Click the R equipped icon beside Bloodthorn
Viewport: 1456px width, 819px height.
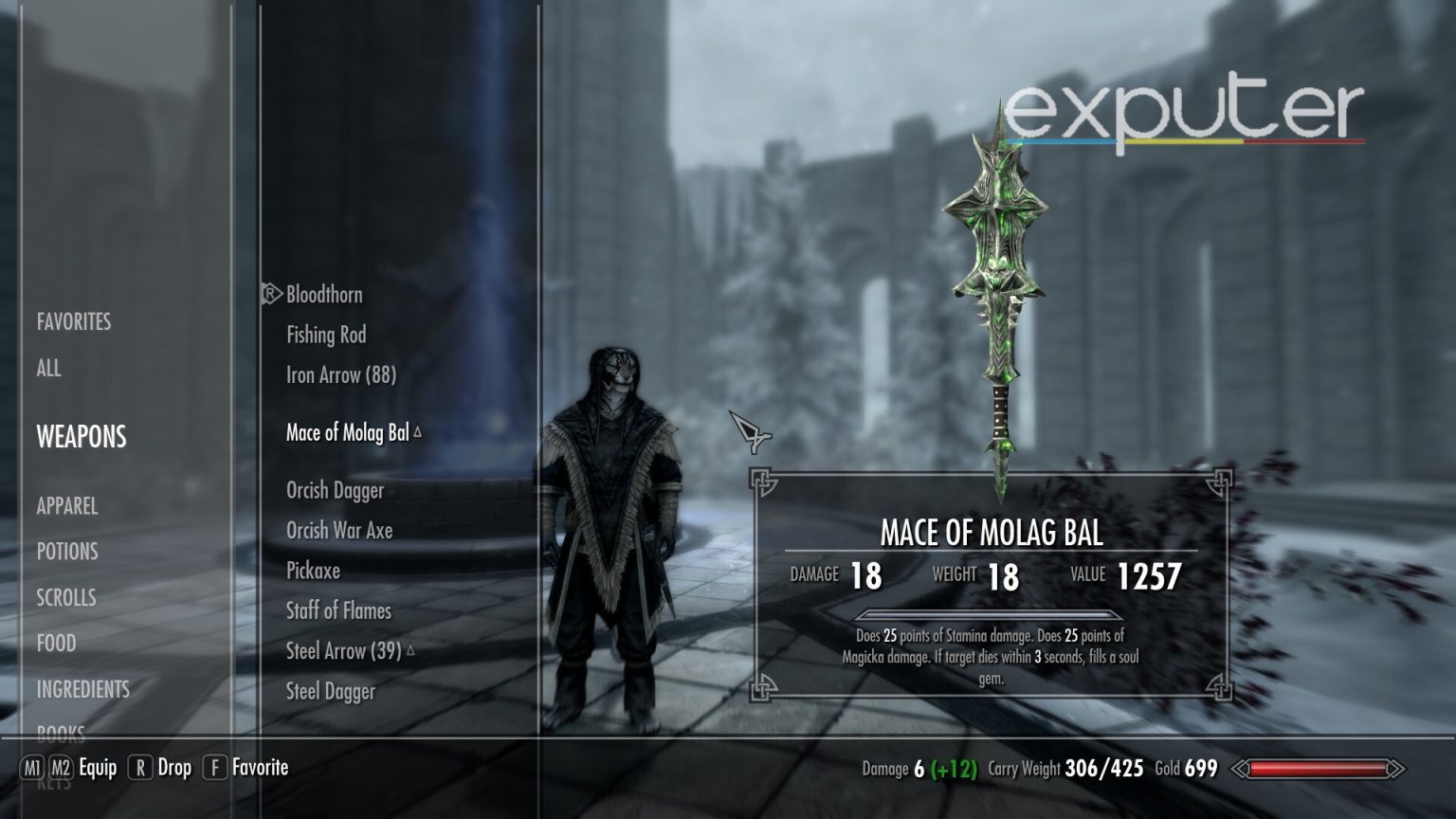point(268,295)
